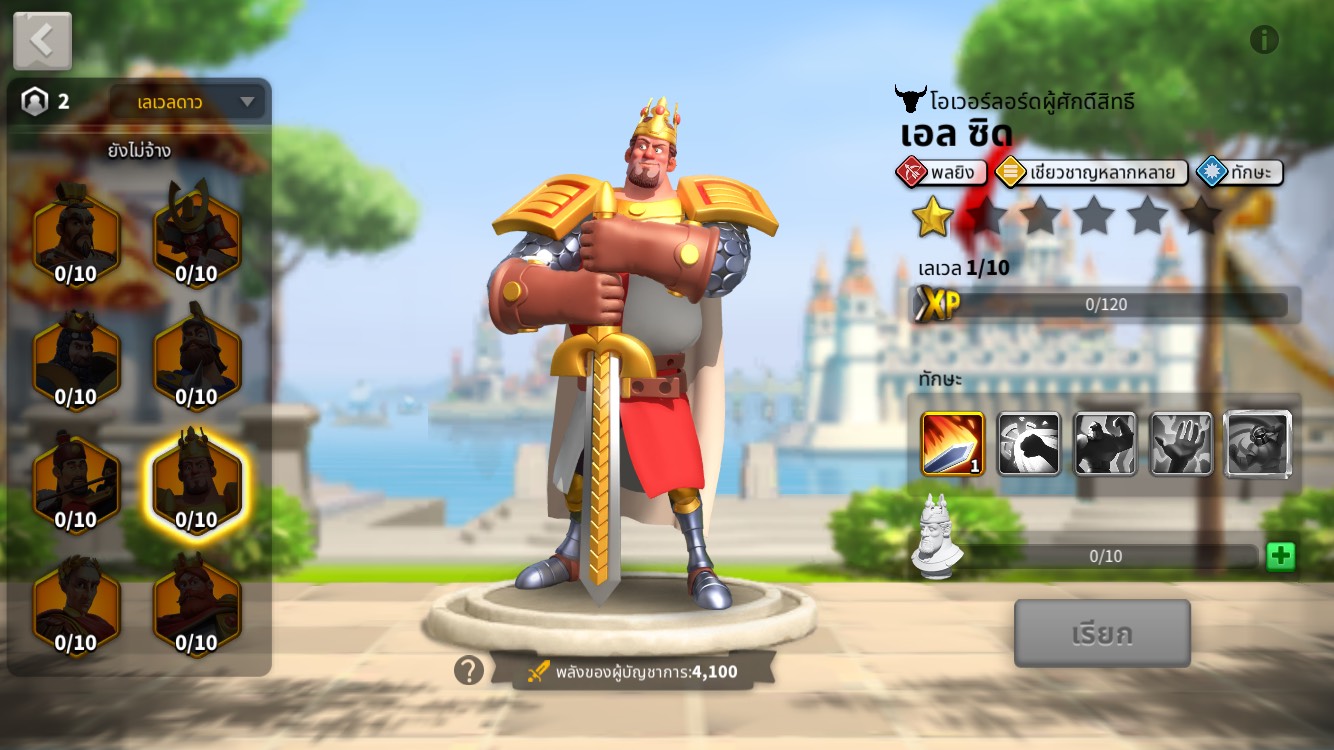Click the green plus to add sculptures
Image resolution: width=1334 pixels, height=750 pixels.
click(1280, 556)
